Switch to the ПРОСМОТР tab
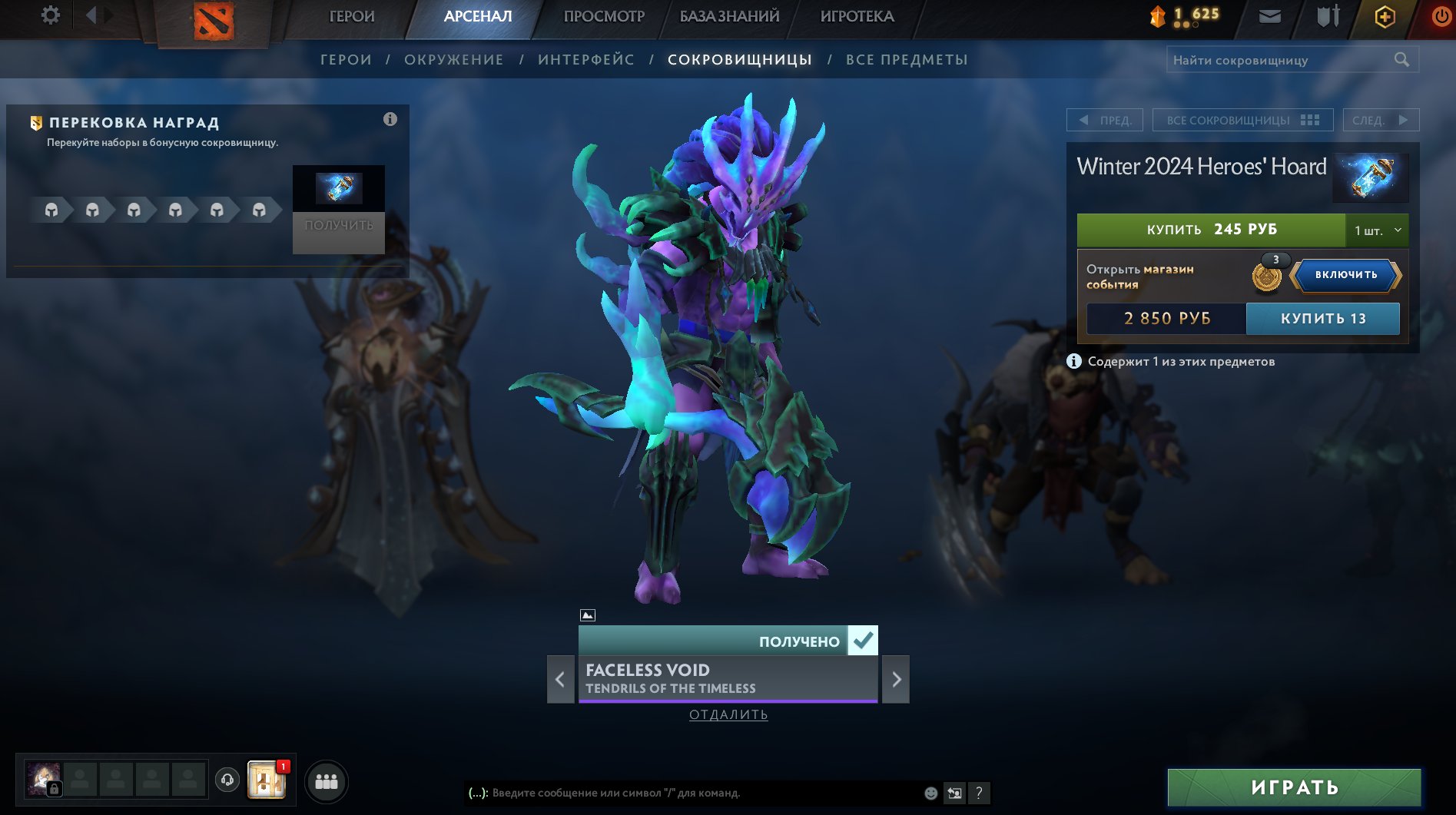Image resolution: width=1456 pixels, height=815 pixels. pyautogui.click(x=604, y=15)
